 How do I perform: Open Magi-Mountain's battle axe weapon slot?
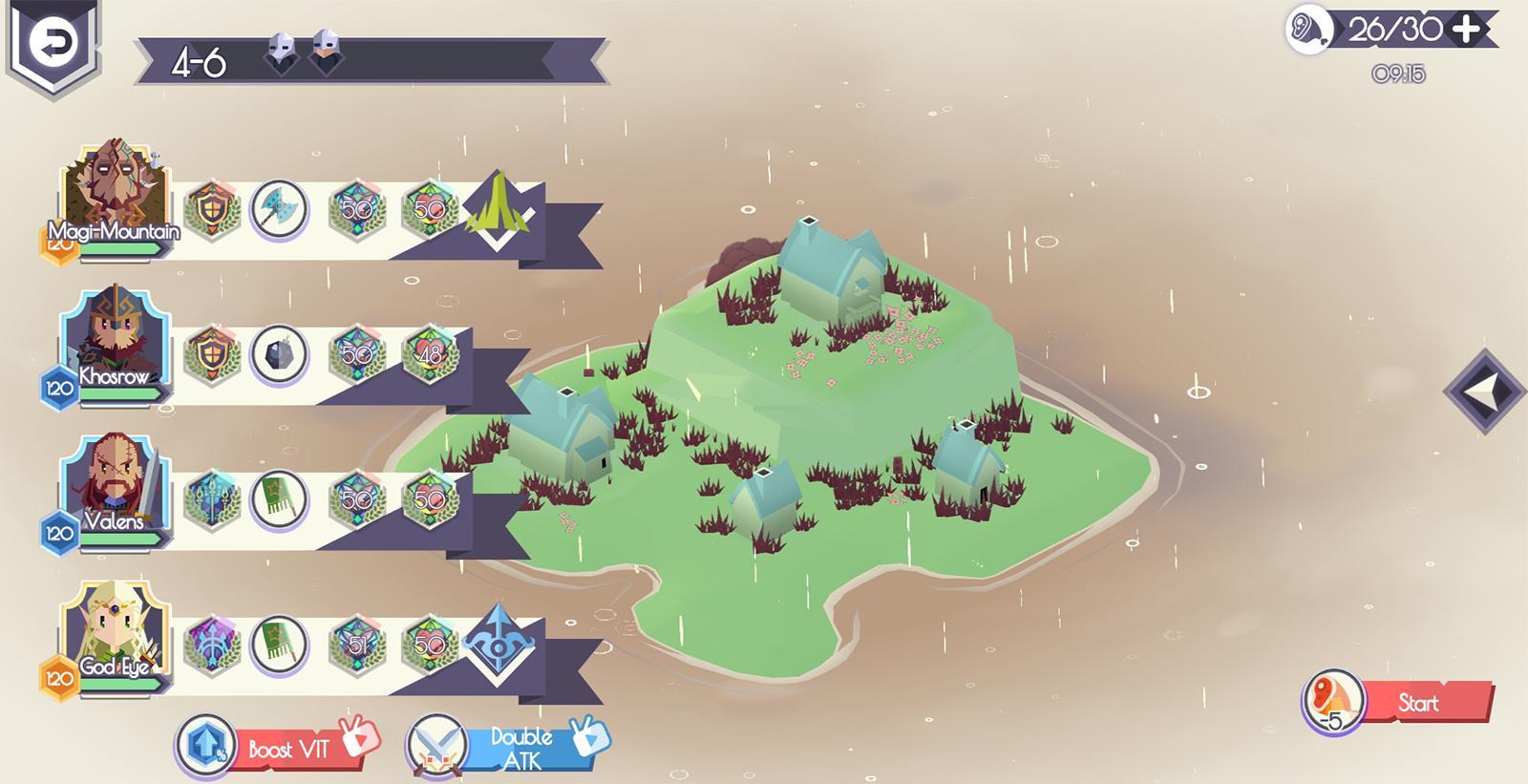[x=279, y=209]
